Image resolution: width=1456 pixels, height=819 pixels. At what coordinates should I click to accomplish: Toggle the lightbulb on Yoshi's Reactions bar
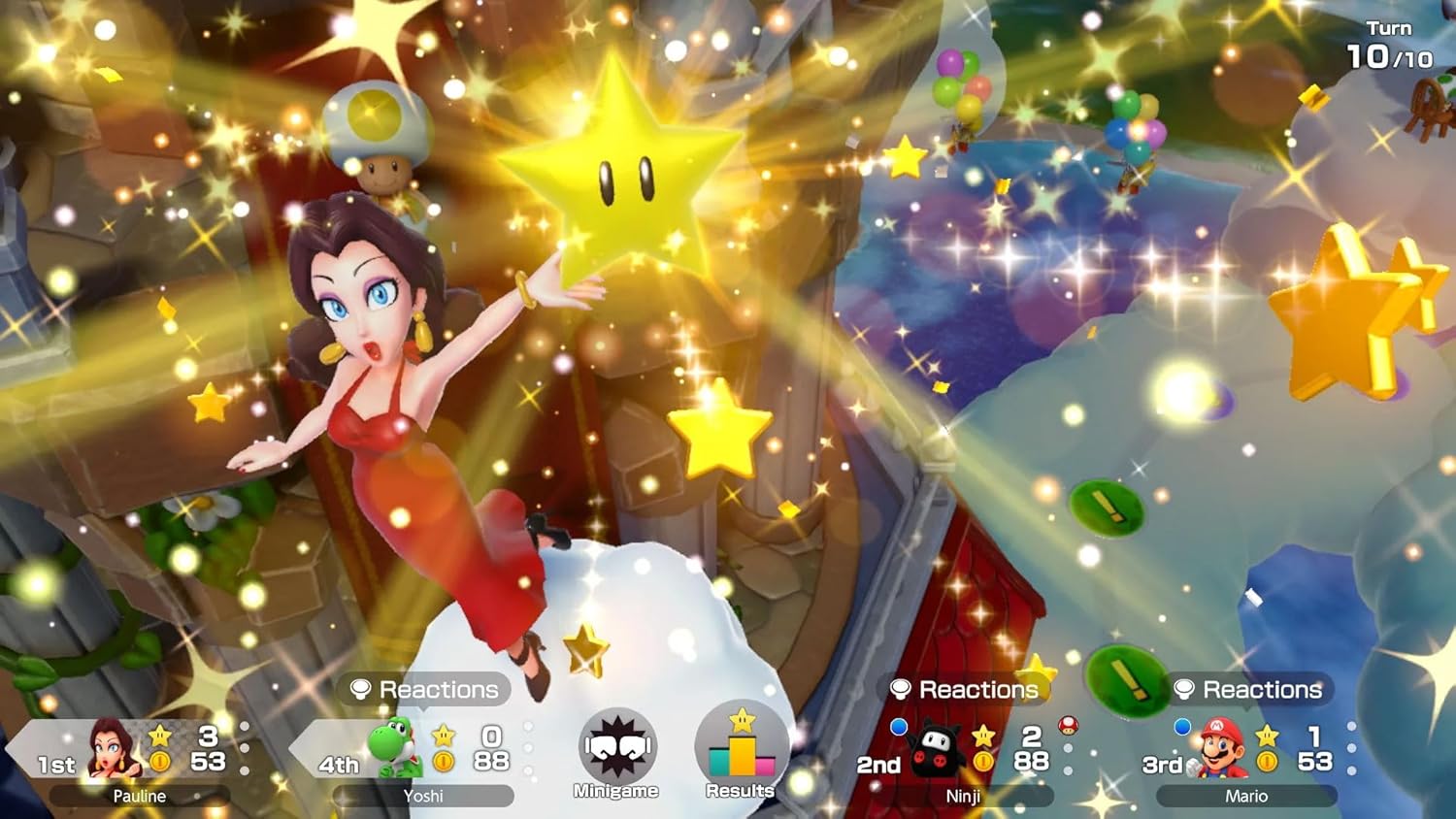click(x=363, y=691)
